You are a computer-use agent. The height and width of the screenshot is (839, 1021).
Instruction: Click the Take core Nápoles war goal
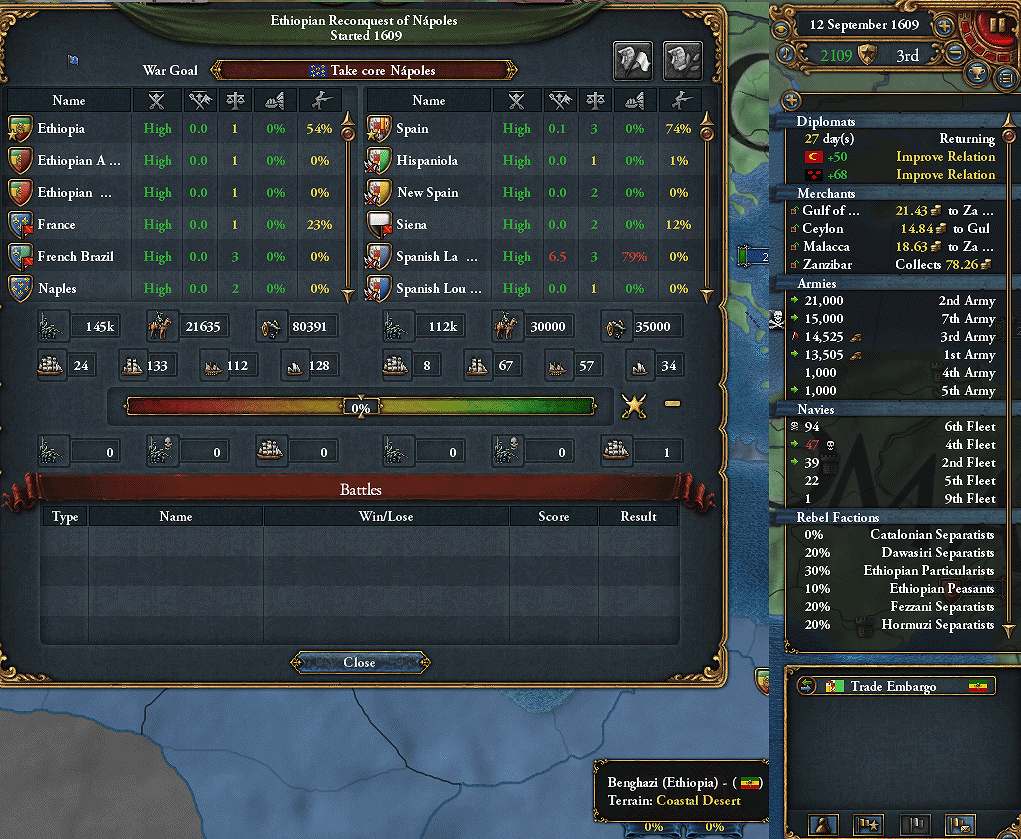tap(365, 71)
